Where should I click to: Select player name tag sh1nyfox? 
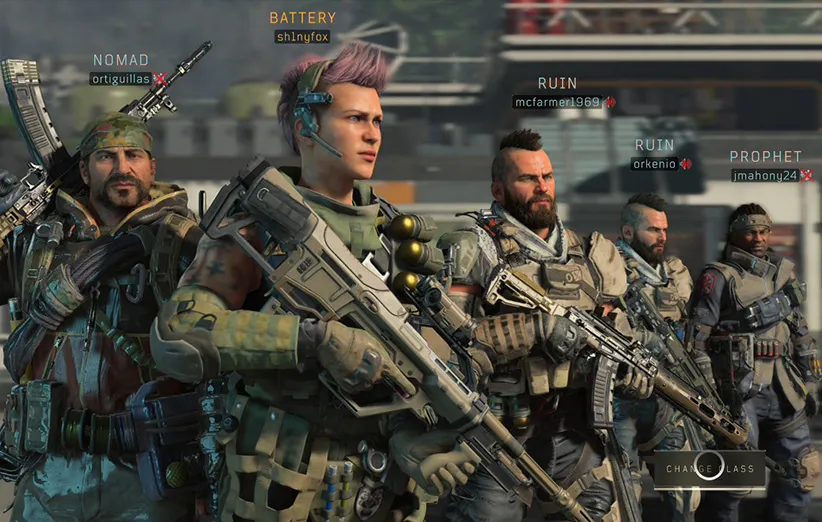tap(303, 37)
